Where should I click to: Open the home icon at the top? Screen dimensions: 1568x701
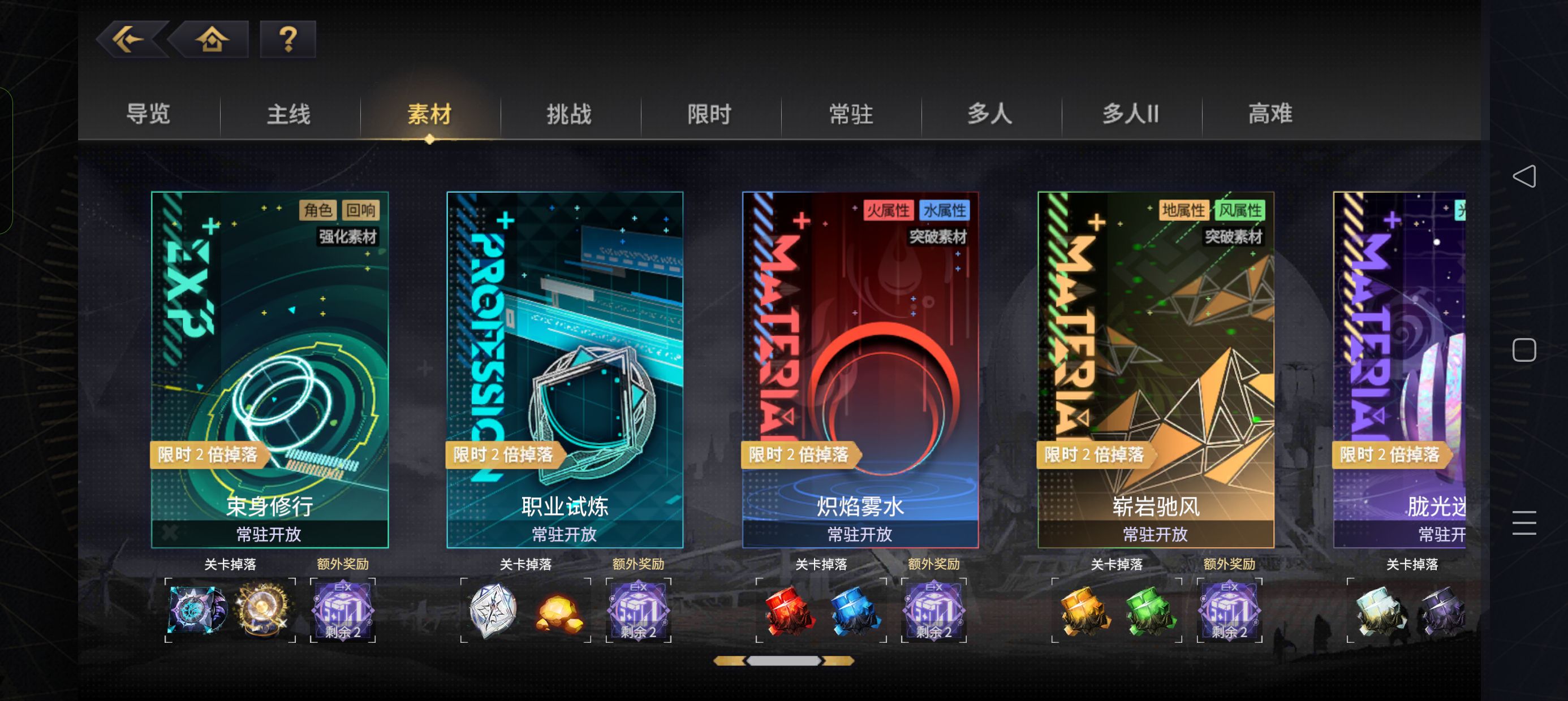(x=209, y=40)
